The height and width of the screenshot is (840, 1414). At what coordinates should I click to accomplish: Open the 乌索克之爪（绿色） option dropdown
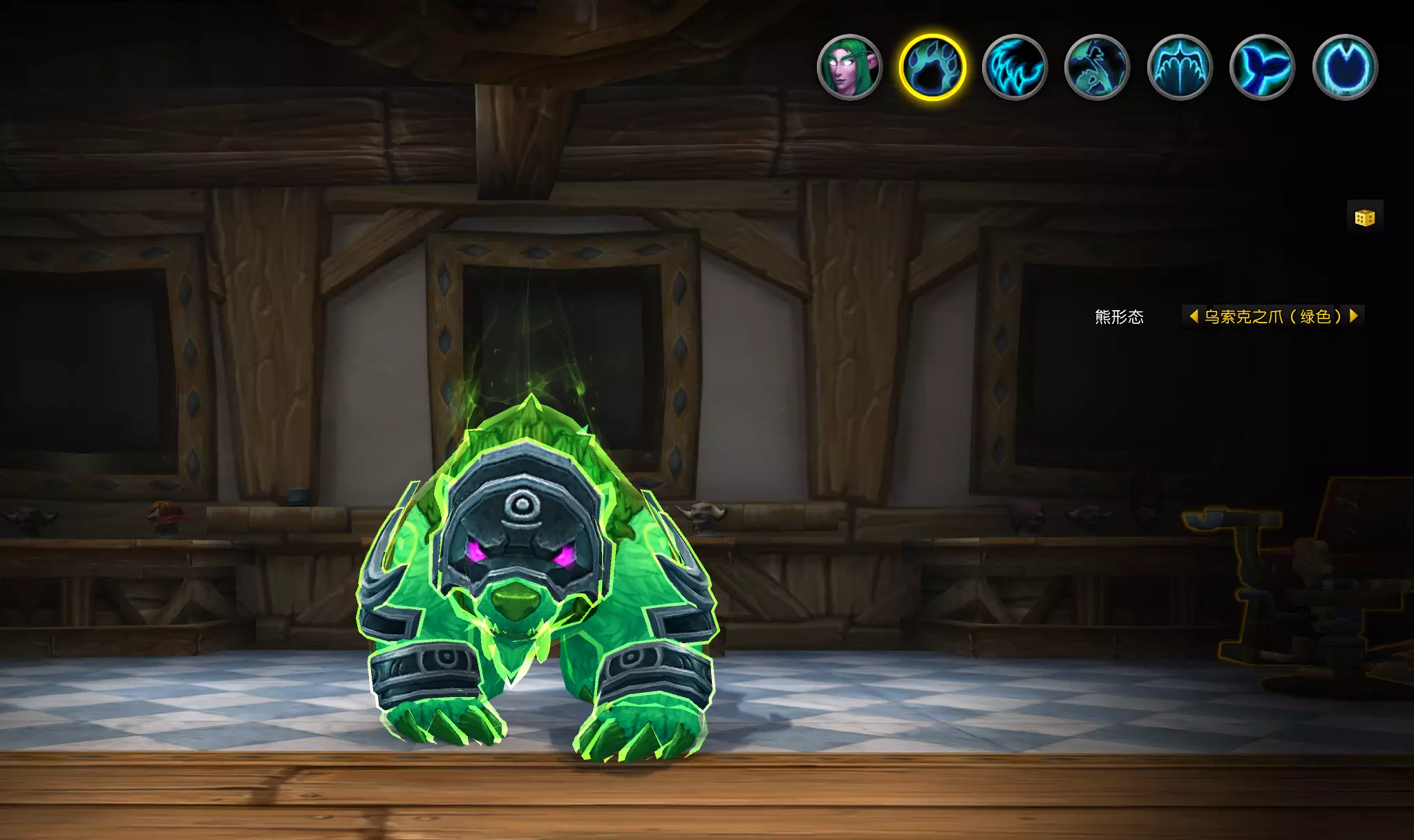click(x=1273, y=316)
